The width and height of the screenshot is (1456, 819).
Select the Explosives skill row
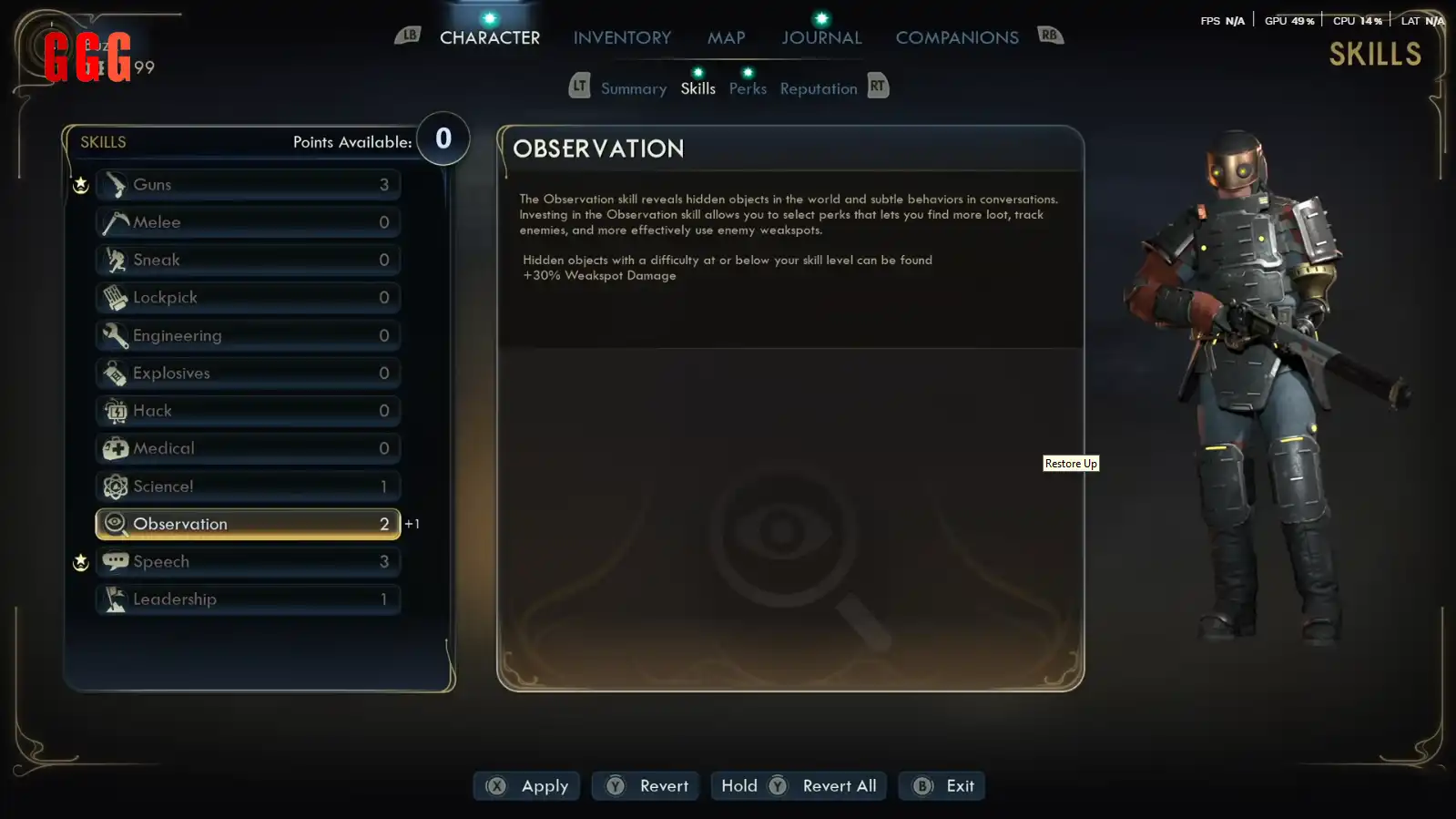pos(248,374)
